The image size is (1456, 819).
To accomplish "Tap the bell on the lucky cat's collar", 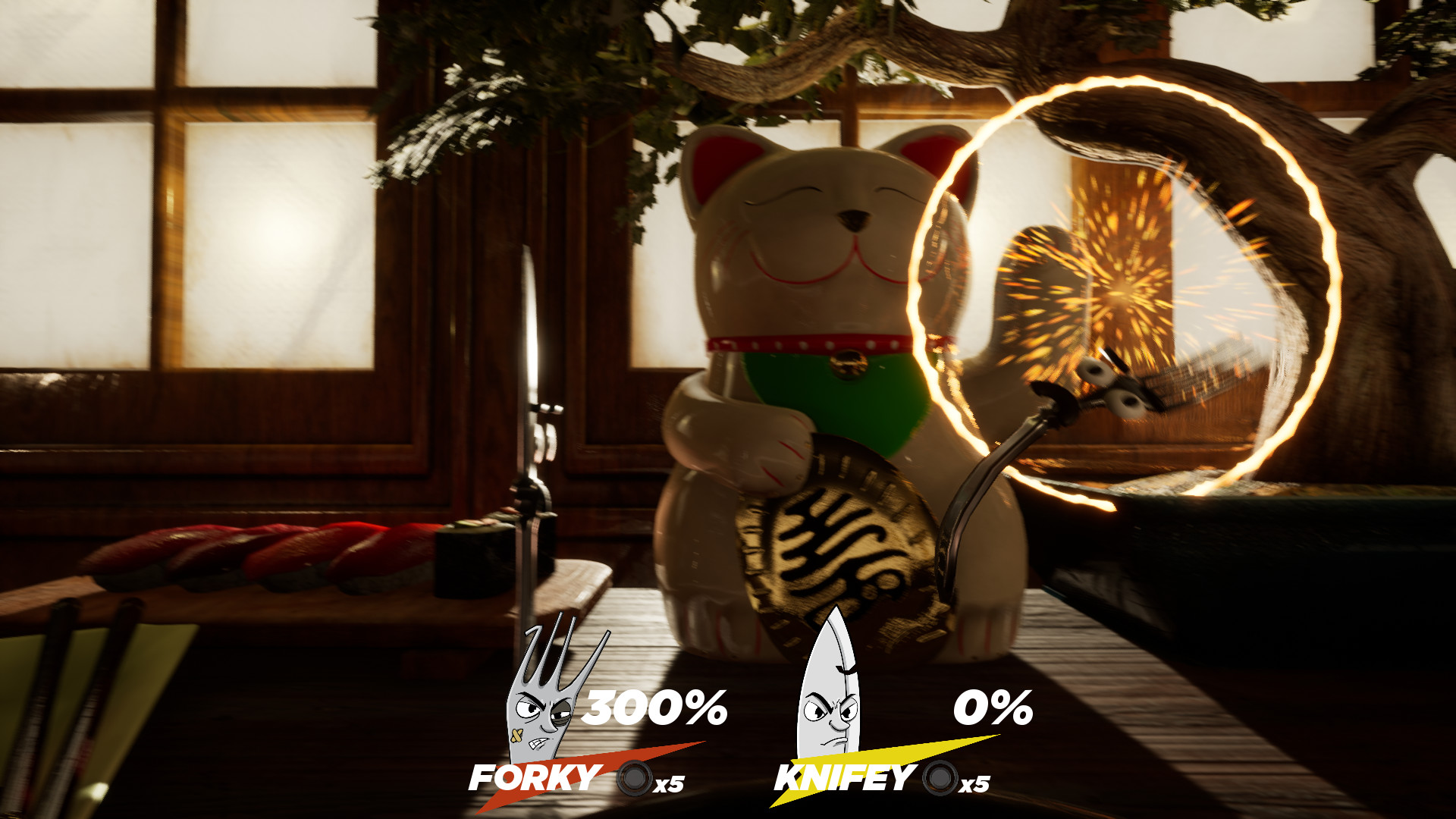I will 849,362.
